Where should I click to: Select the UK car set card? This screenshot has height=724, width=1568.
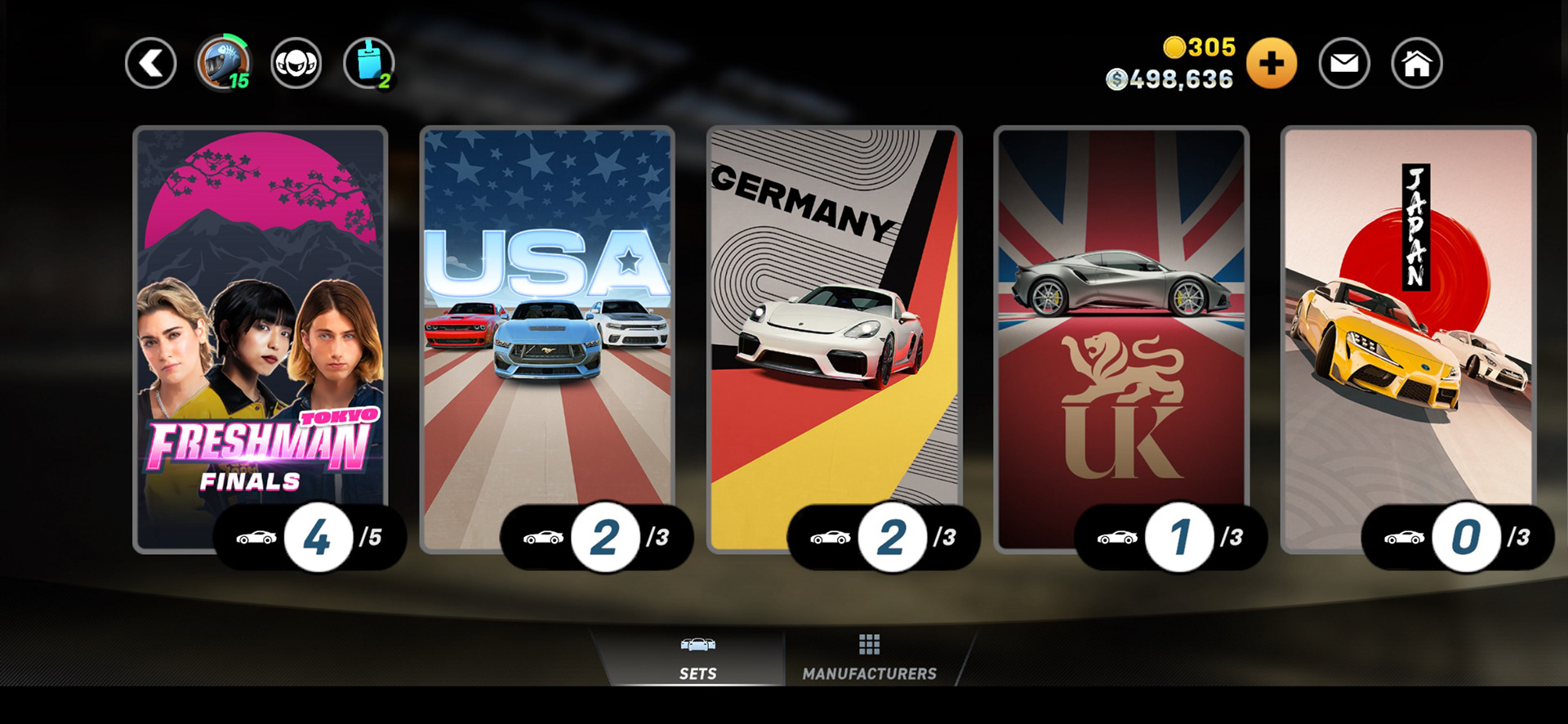coord(1121,327)
